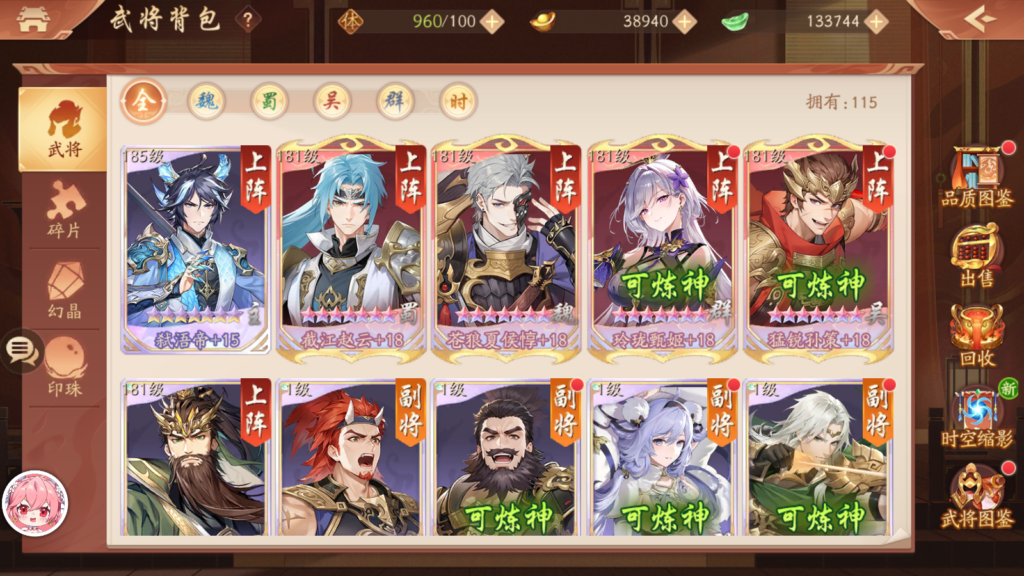Screen dimensions: 1024x576
Task: Filter heroes by 蜀 faction
Action: pyautogui.click(x=269, y=101)
